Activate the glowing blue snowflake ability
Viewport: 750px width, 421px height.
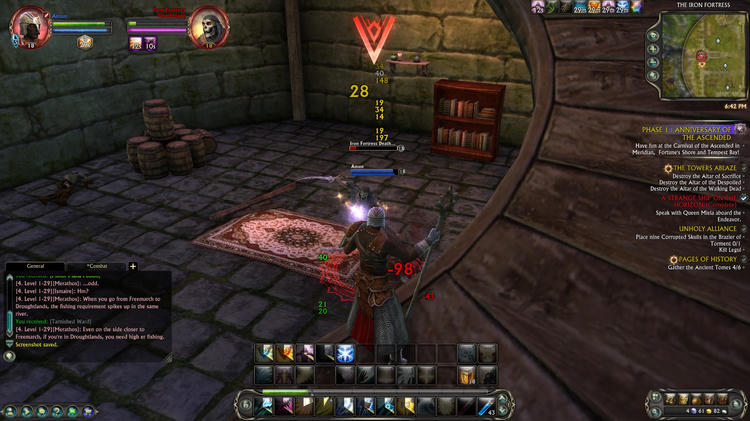tap(345, 352)
